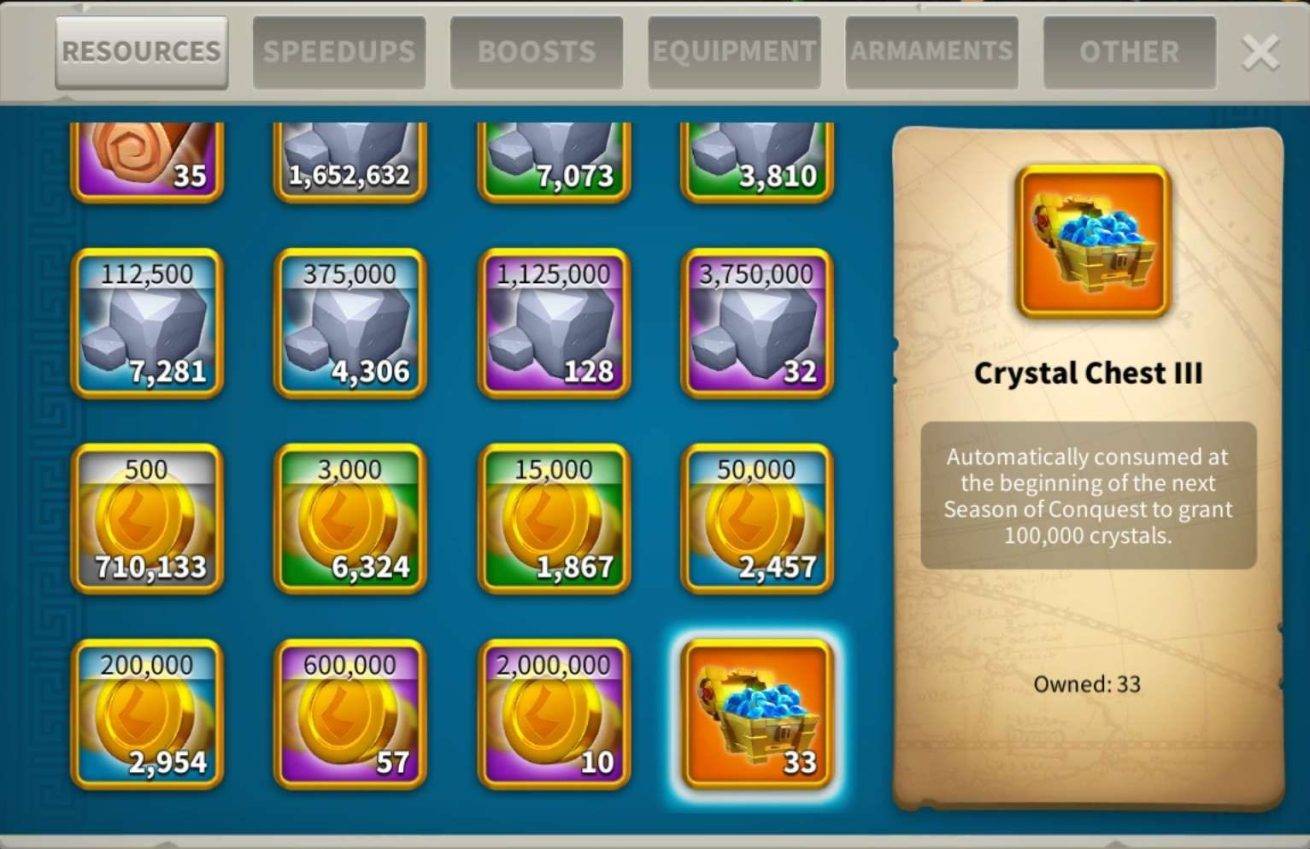The height and width of the screenshot is (849, 1310).
Task: Switch to the Speedups tab
Action: (x=338, y=52)
